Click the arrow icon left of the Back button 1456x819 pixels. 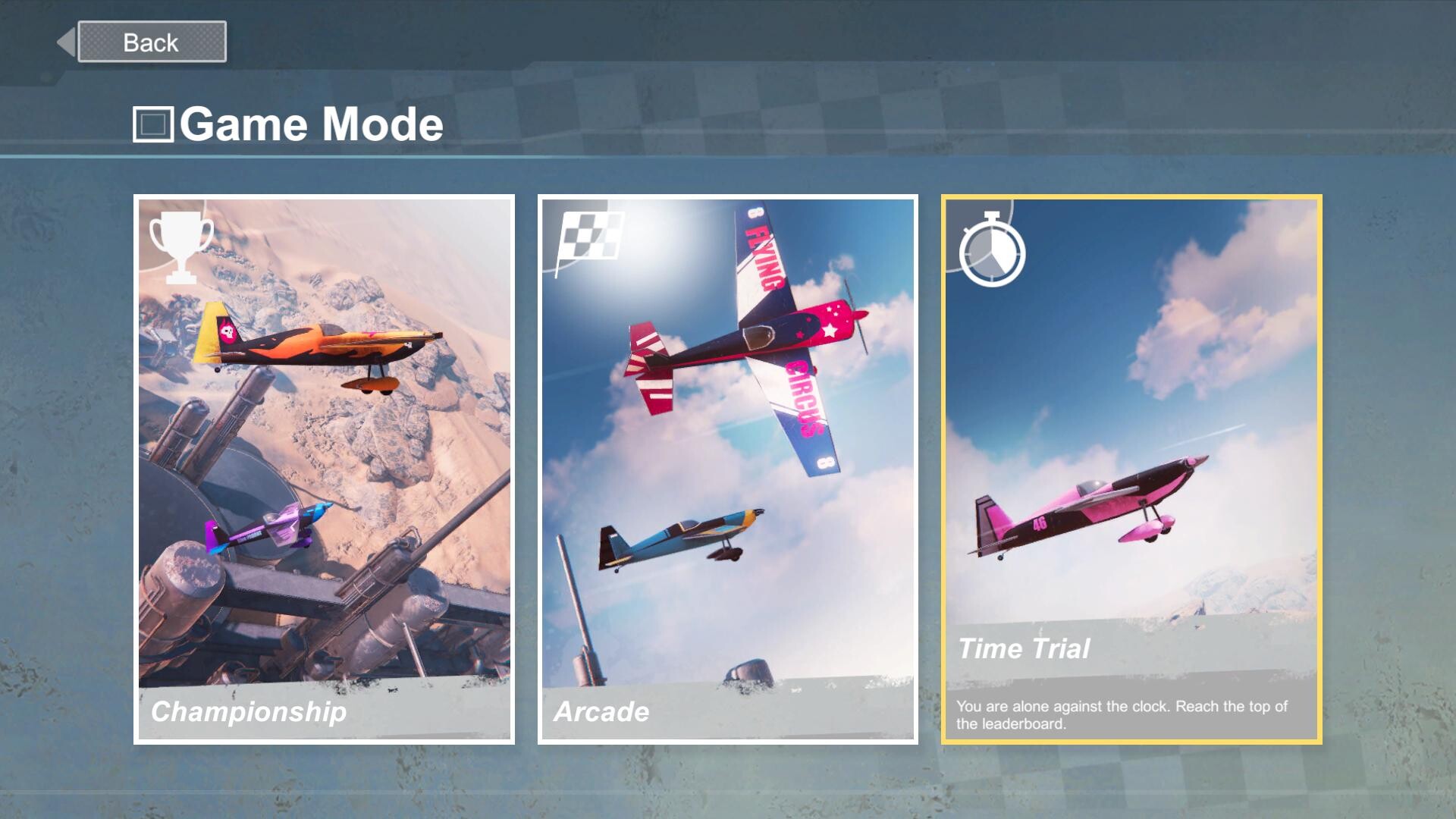click(x=65, y=41)
